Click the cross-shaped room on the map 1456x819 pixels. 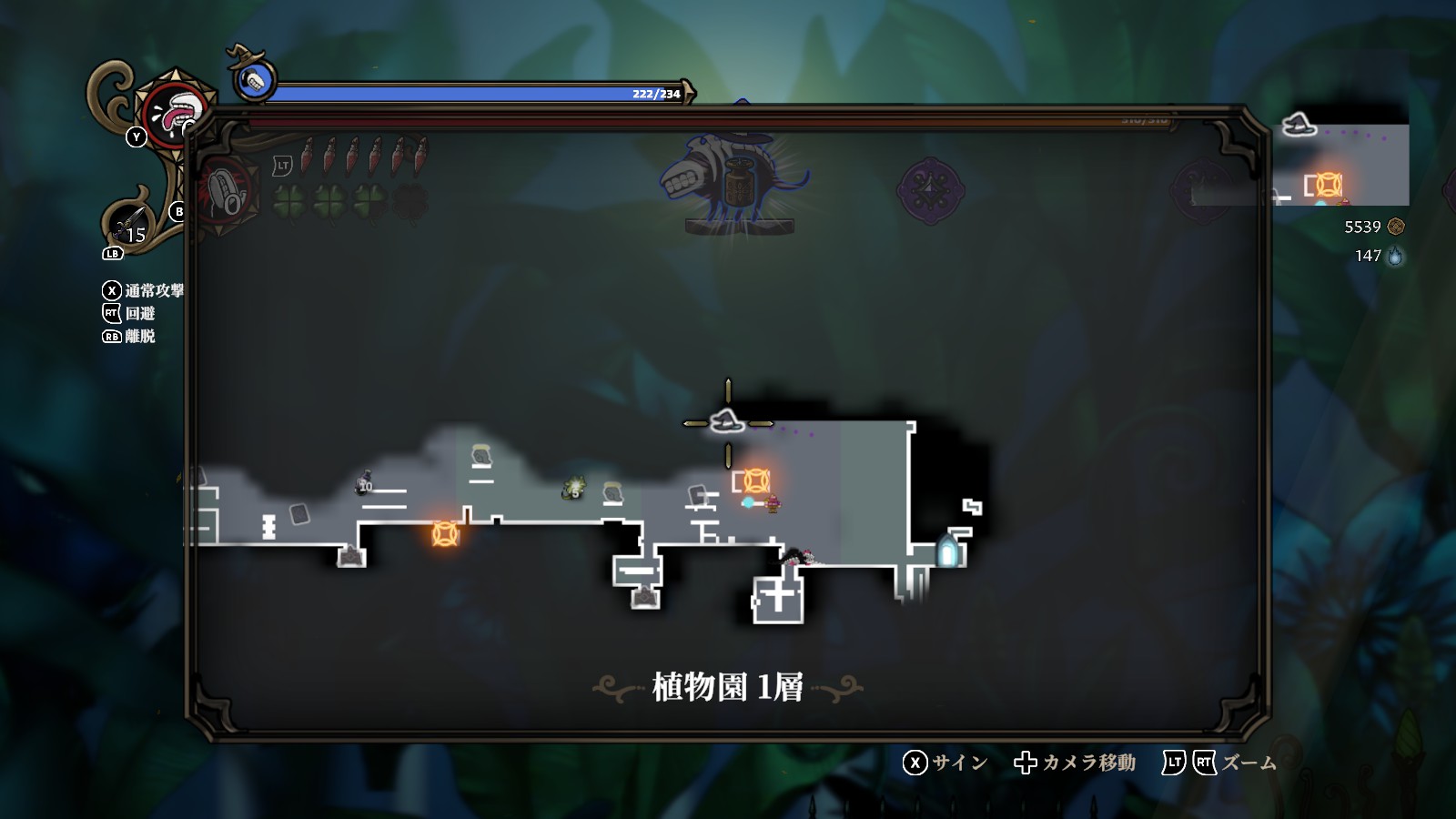tap(778, 598)
